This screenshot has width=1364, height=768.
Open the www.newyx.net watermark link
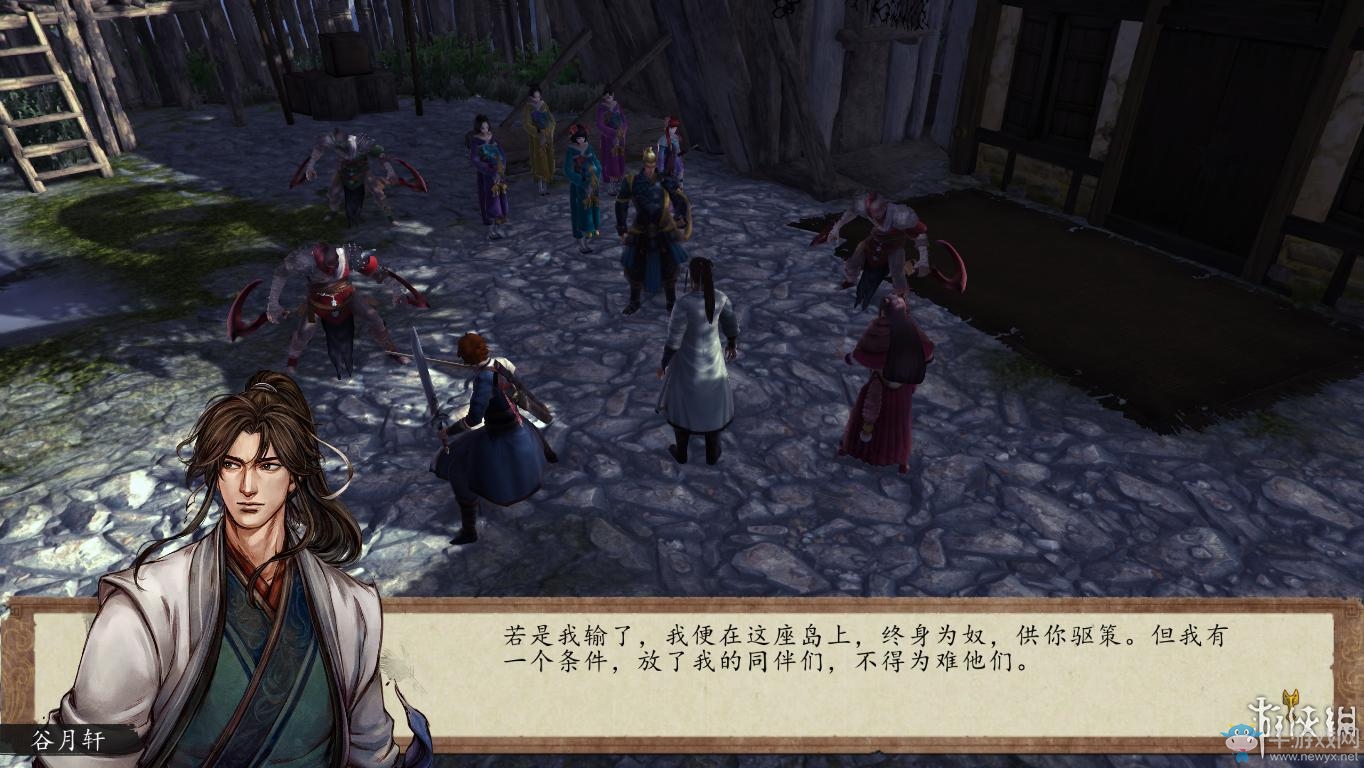1312,756
